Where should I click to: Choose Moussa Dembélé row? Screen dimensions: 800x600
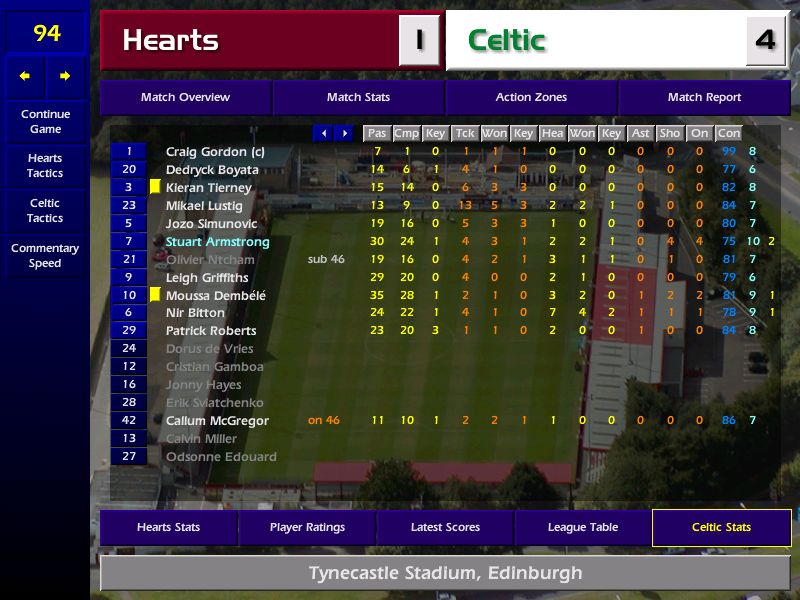216,296
